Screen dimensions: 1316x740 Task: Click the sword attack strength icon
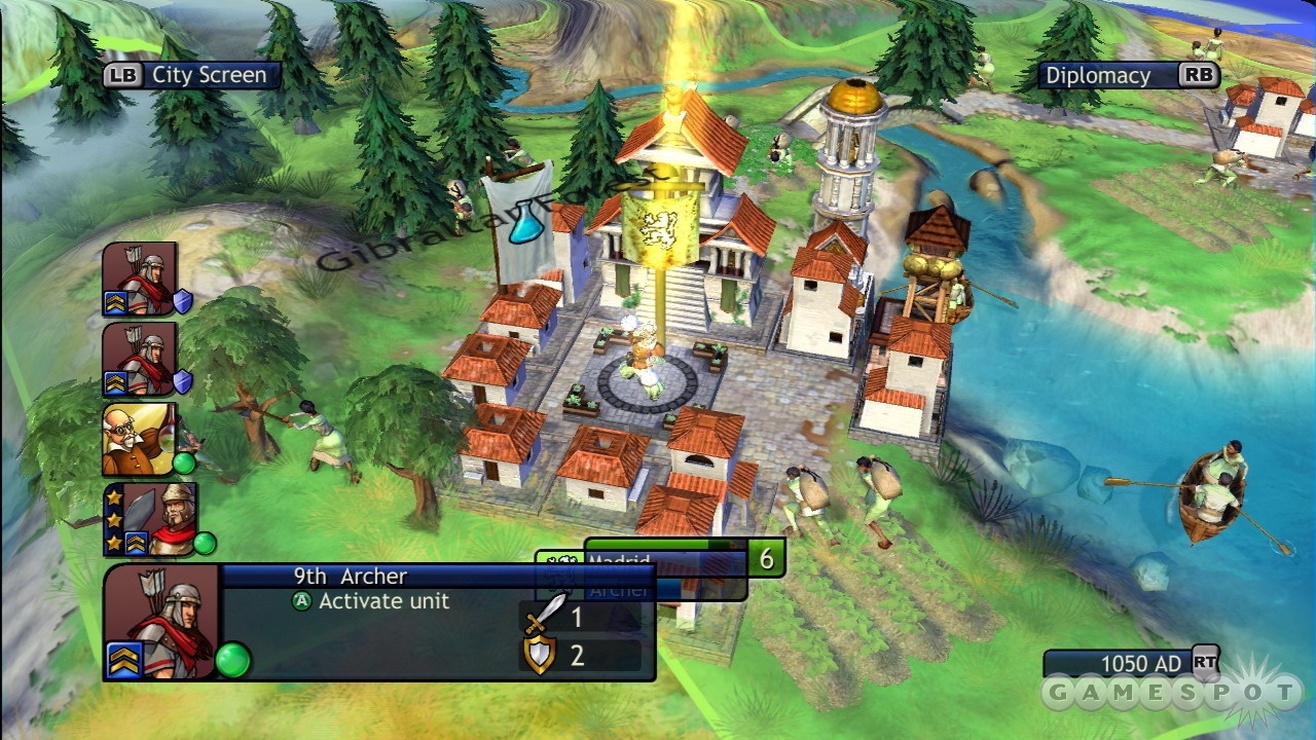tap(545, 617)
